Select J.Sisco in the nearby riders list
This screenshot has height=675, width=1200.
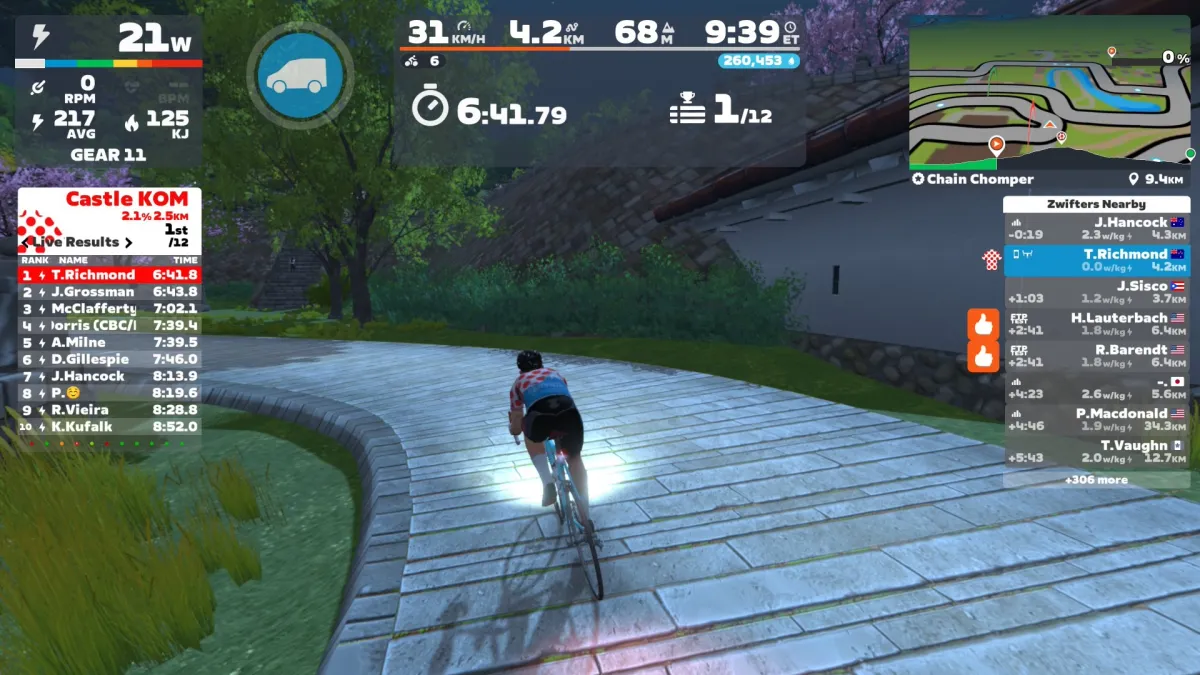(1097, 292)
